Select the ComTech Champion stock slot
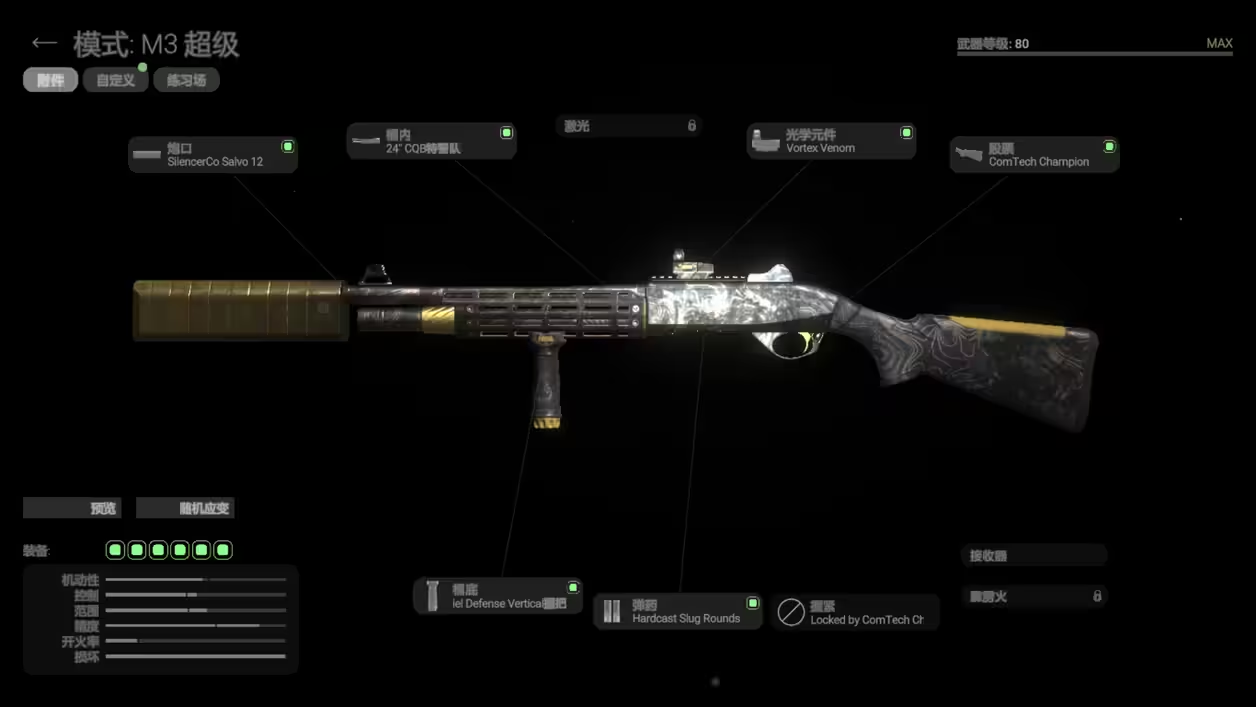Image resolution: width=1256 pixels, height=707 pixels. point(1034,155)
